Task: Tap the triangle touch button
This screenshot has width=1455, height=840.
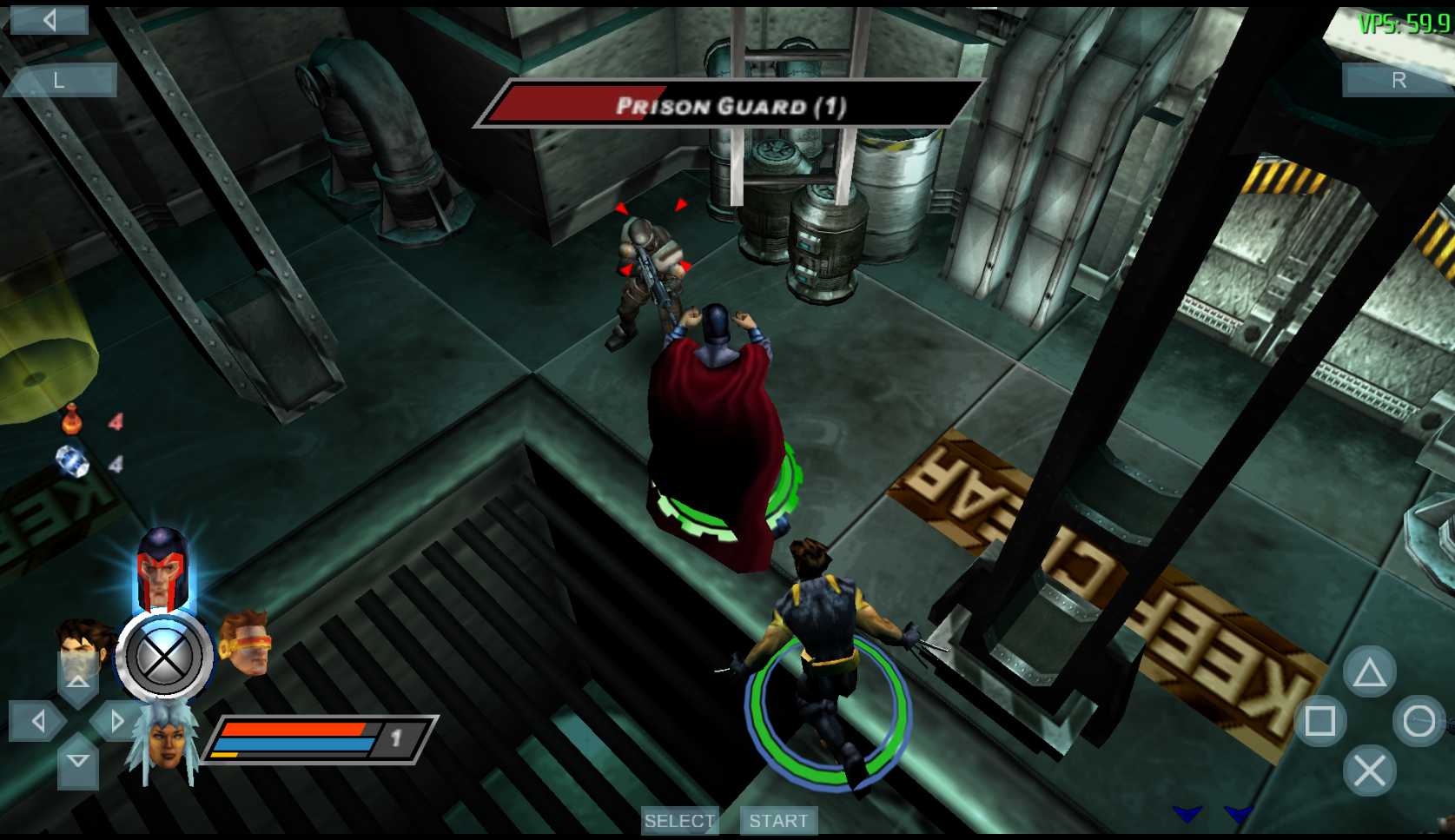Action: coord(1369,672)
